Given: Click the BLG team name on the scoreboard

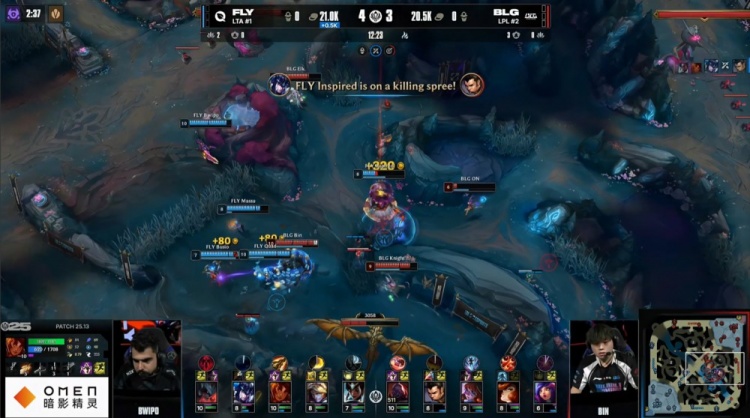Looking at the screenshot, I should 507,10.
